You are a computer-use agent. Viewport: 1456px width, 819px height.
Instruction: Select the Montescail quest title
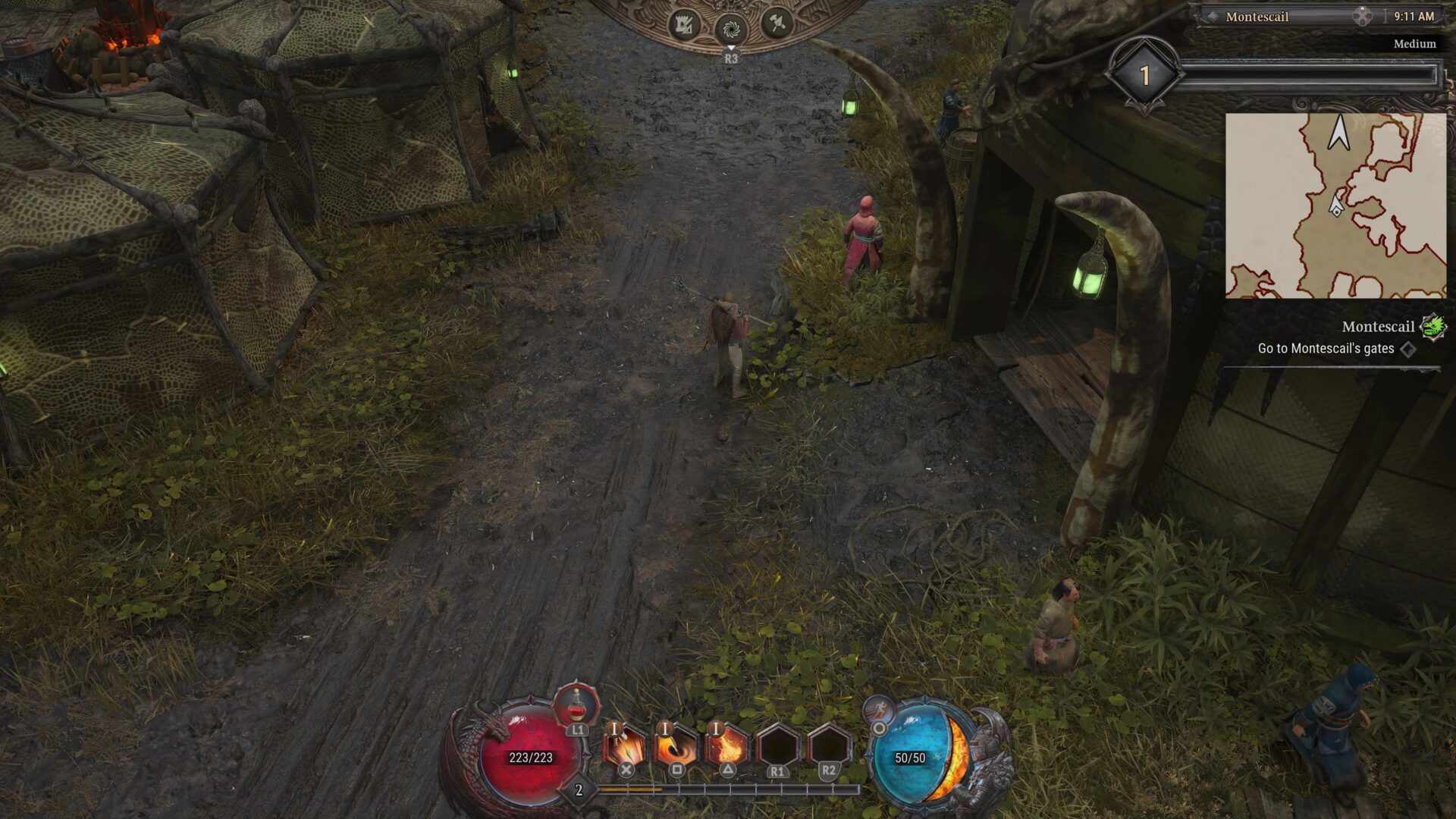point(1377,327)
